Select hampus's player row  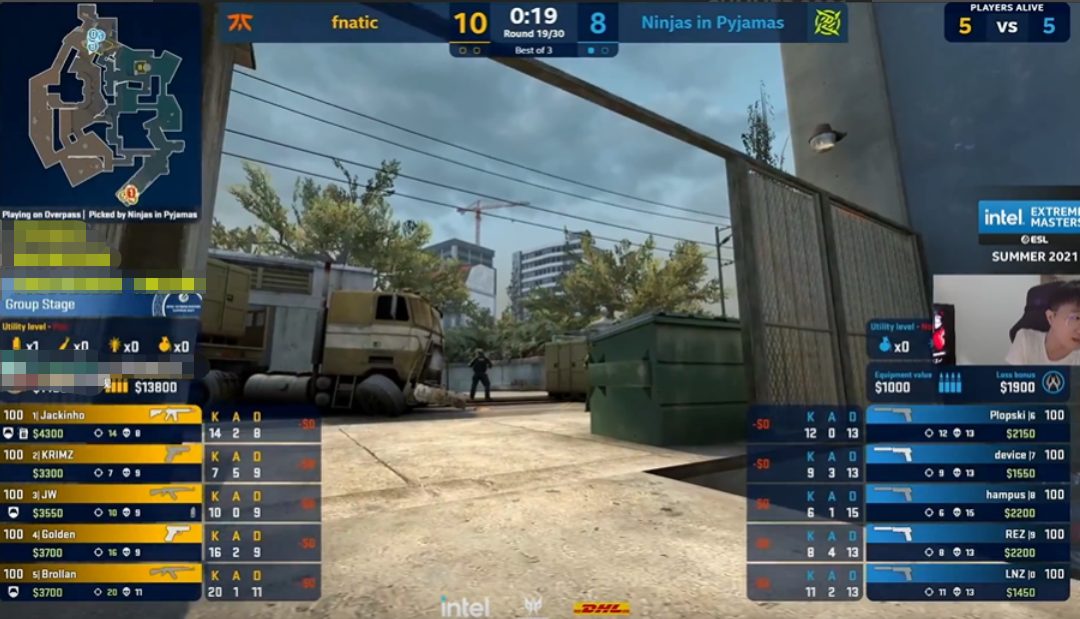pos(967,503)
